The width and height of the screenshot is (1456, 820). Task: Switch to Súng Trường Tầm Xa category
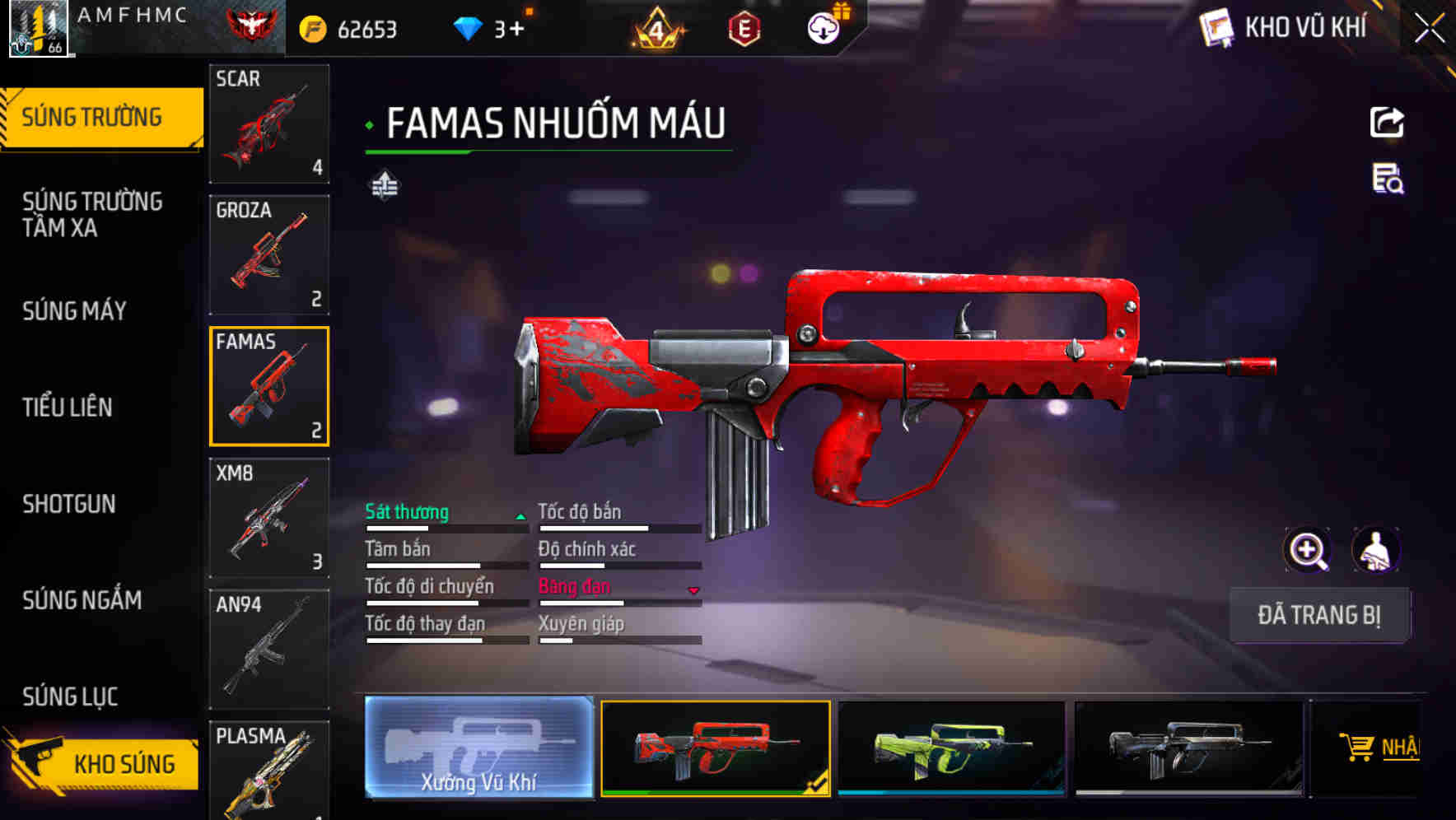click(x=92, y=214)
